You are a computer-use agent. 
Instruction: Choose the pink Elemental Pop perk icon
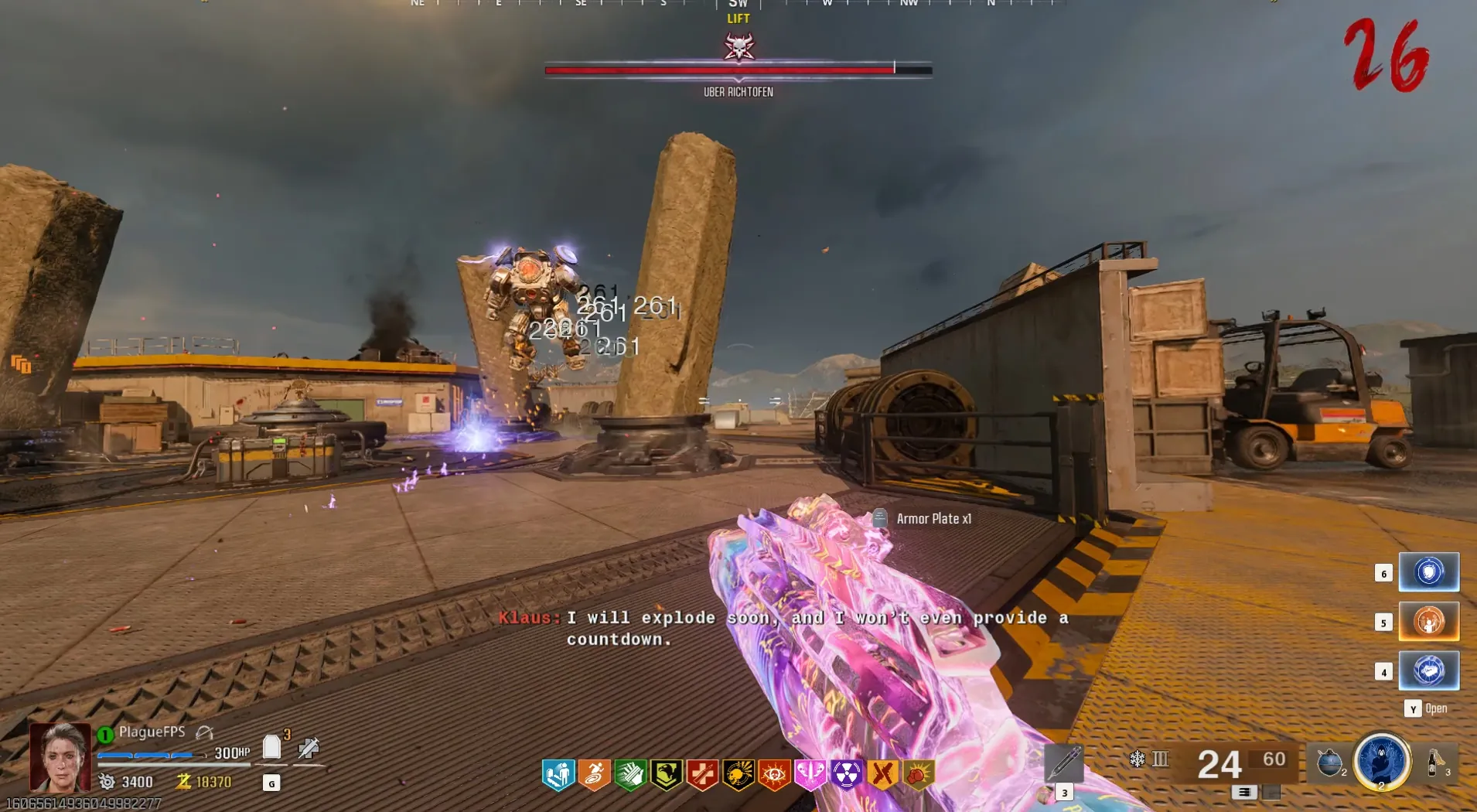(810, 774)
